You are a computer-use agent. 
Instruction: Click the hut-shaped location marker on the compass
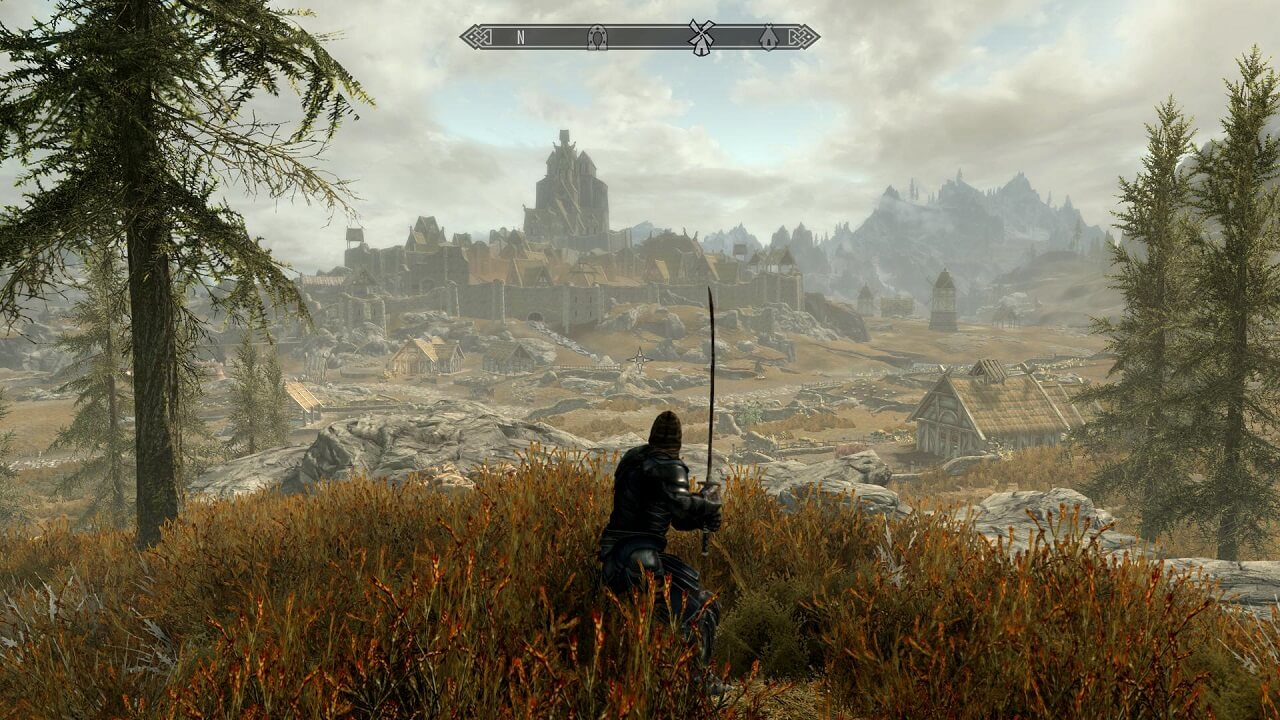tap(768, 37)
